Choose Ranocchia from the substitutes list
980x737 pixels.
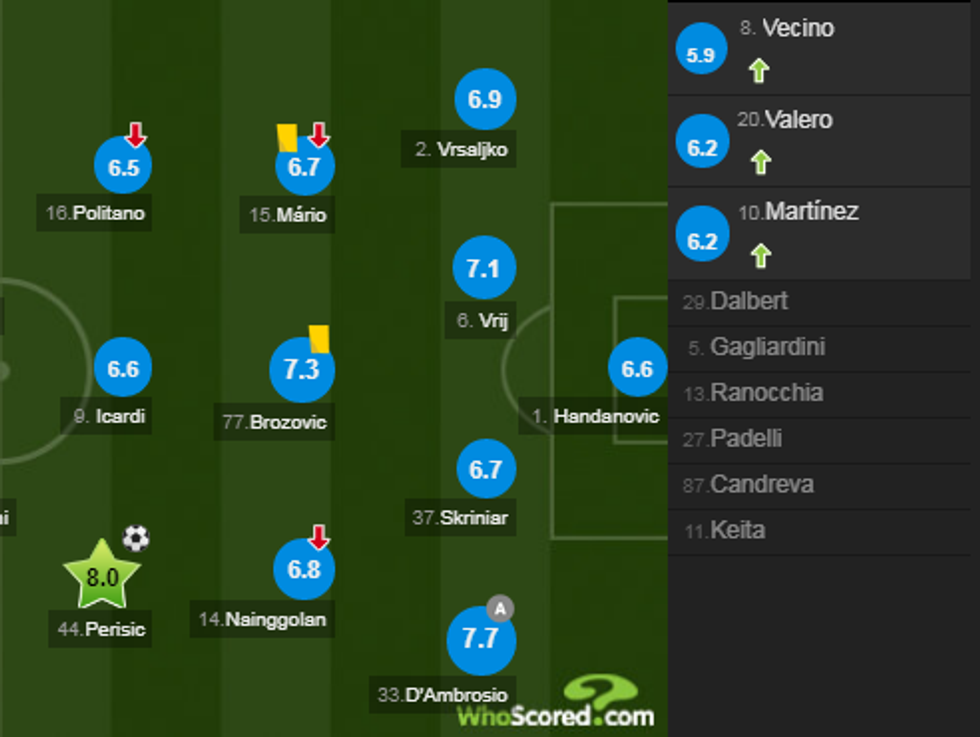pyautogui.click(x=766, y=393)
